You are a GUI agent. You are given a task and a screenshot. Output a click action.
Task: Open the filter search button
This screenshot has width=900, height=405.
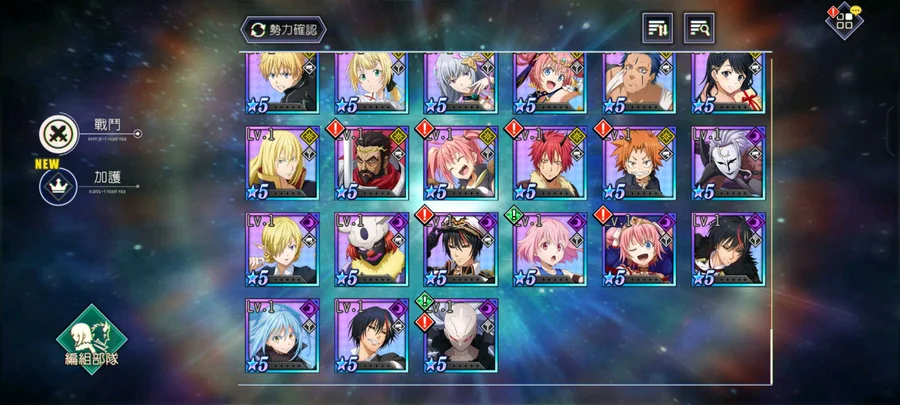coord(699,28)
